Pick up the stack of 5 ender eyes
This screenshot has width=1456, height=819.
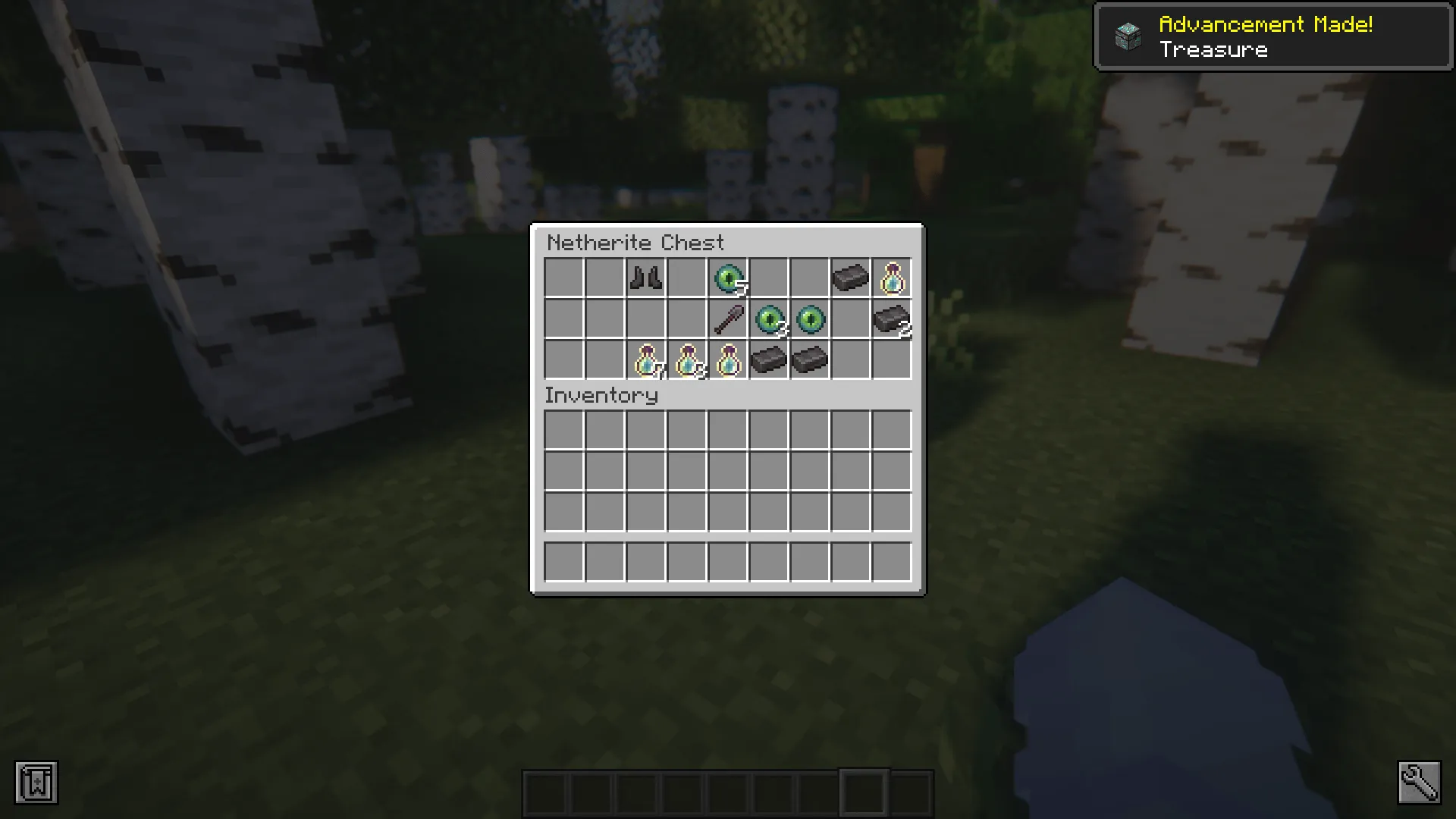727,279
